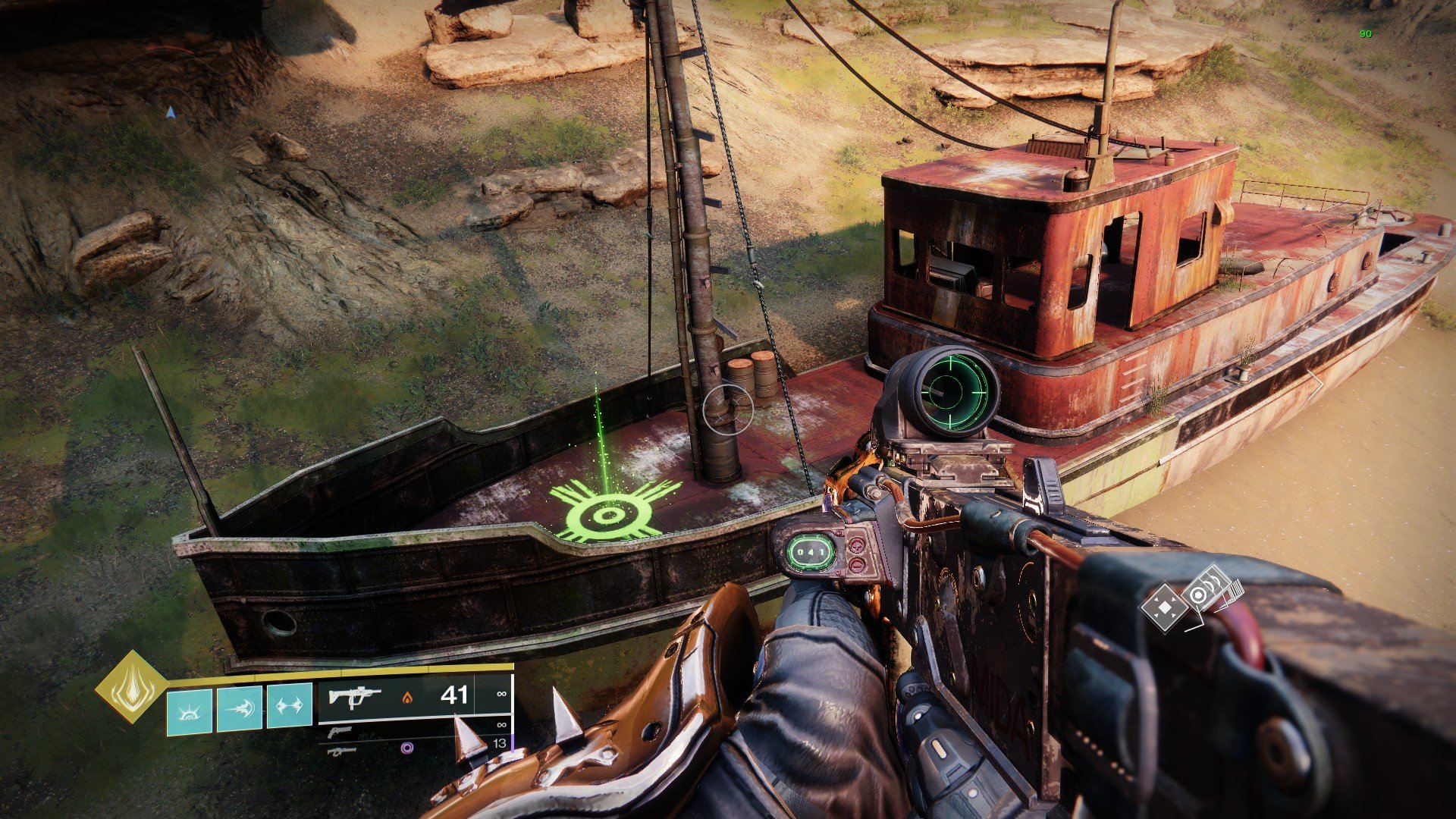
Task: Trigger the melee ability icon
Action: (240, 707)
